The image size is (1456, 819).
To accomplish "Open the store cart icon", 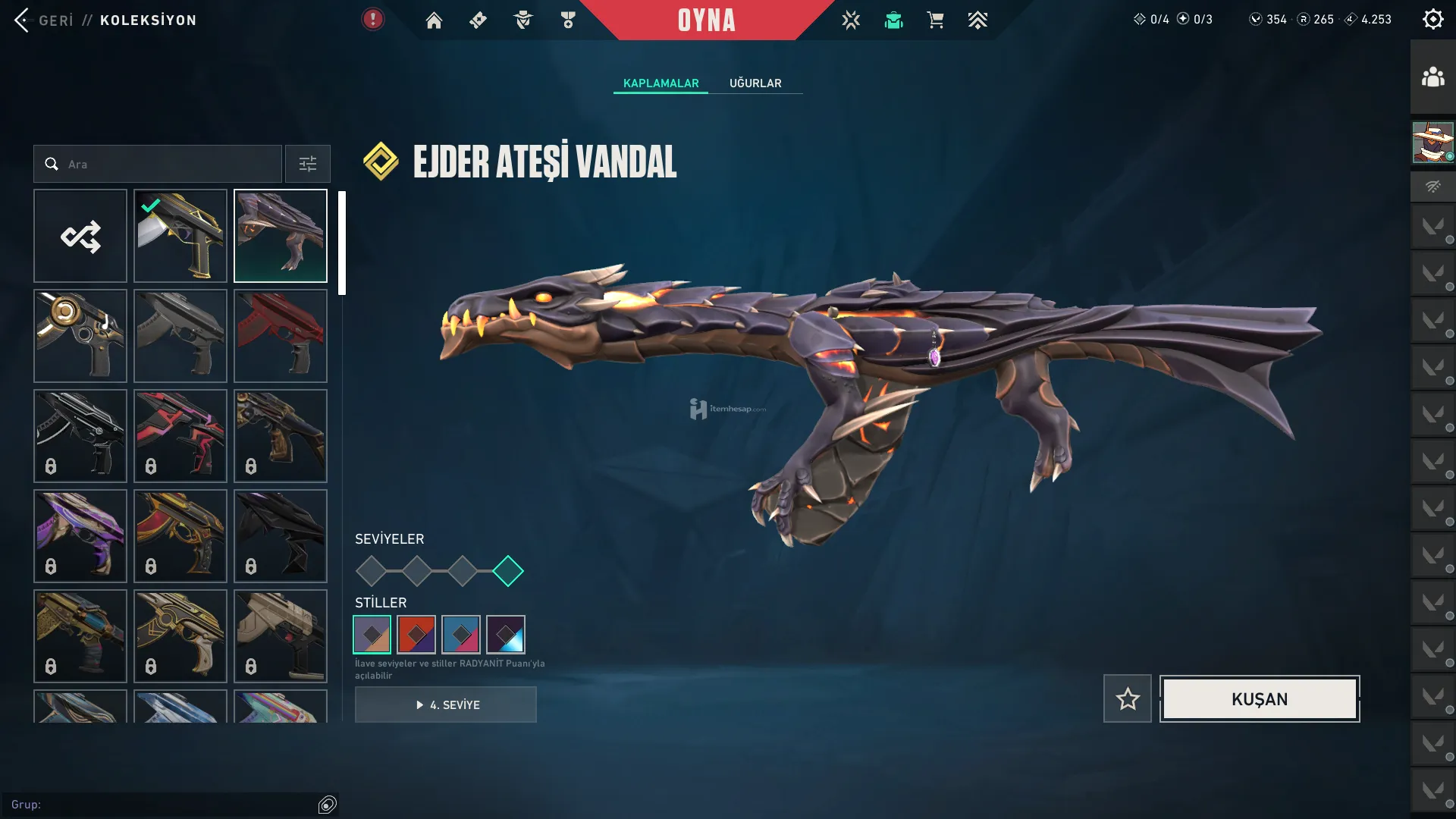I will click(935, 20).
